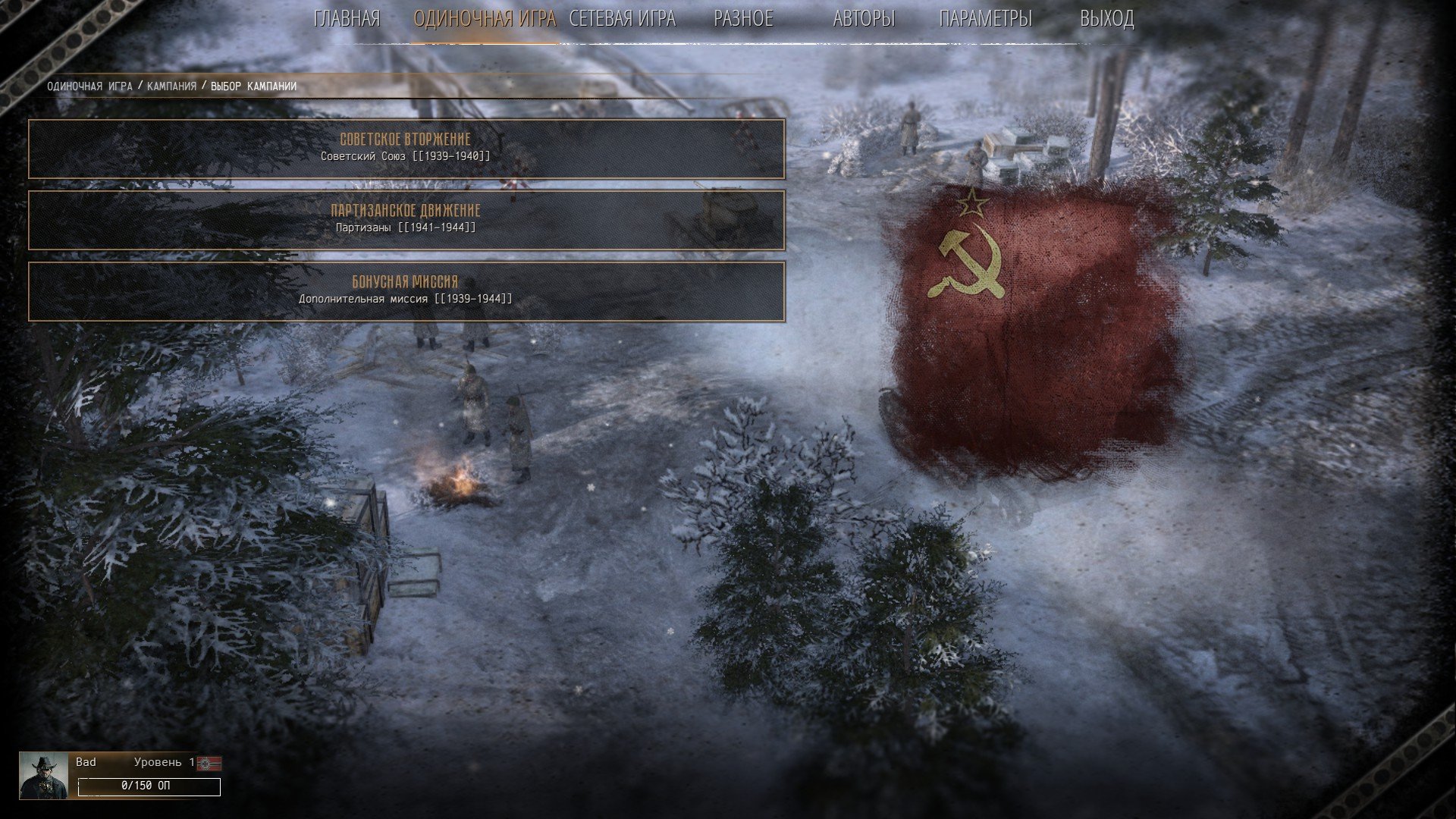Open the Параметры settings tab

point(985,19)
